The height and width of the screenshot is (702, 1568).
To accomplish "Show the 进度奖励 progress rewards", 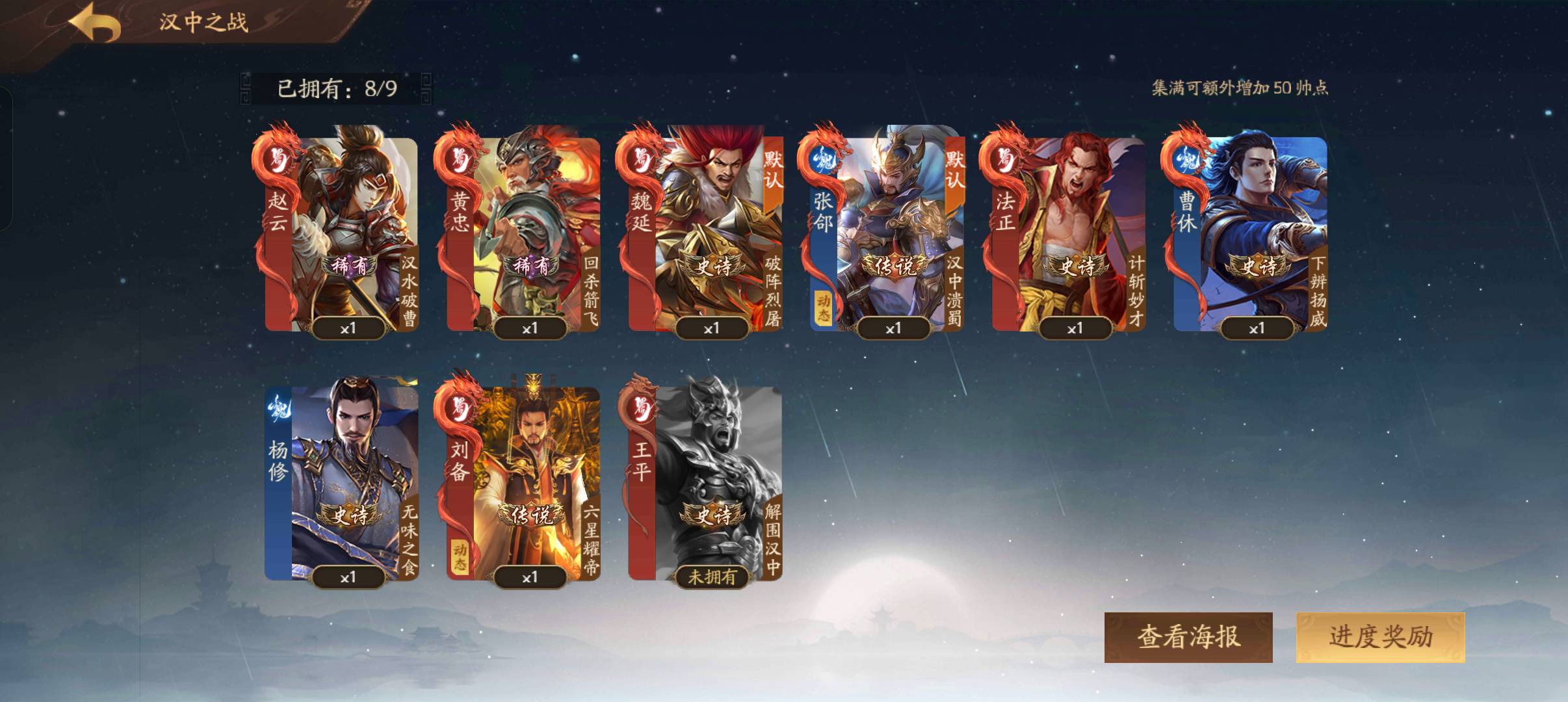I will pos(1380,637).
